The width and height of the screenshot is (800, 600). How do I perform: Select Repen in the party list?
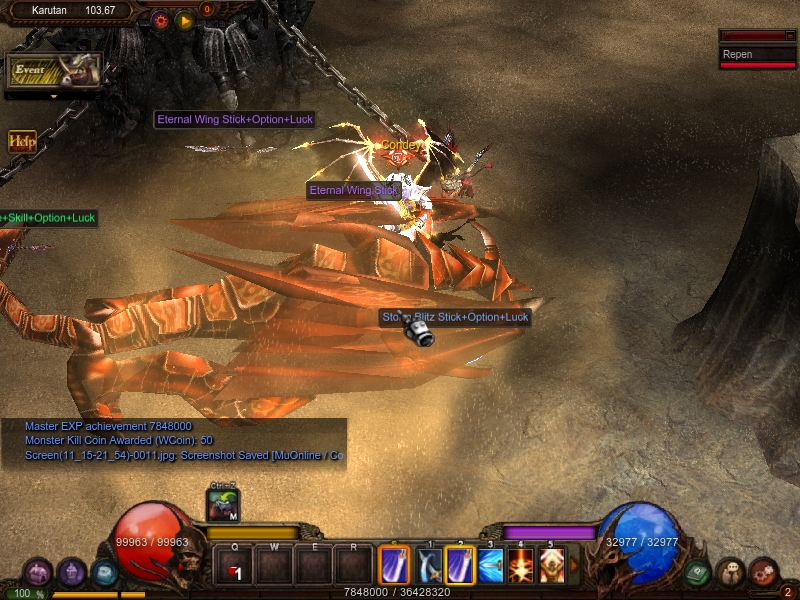758,55
